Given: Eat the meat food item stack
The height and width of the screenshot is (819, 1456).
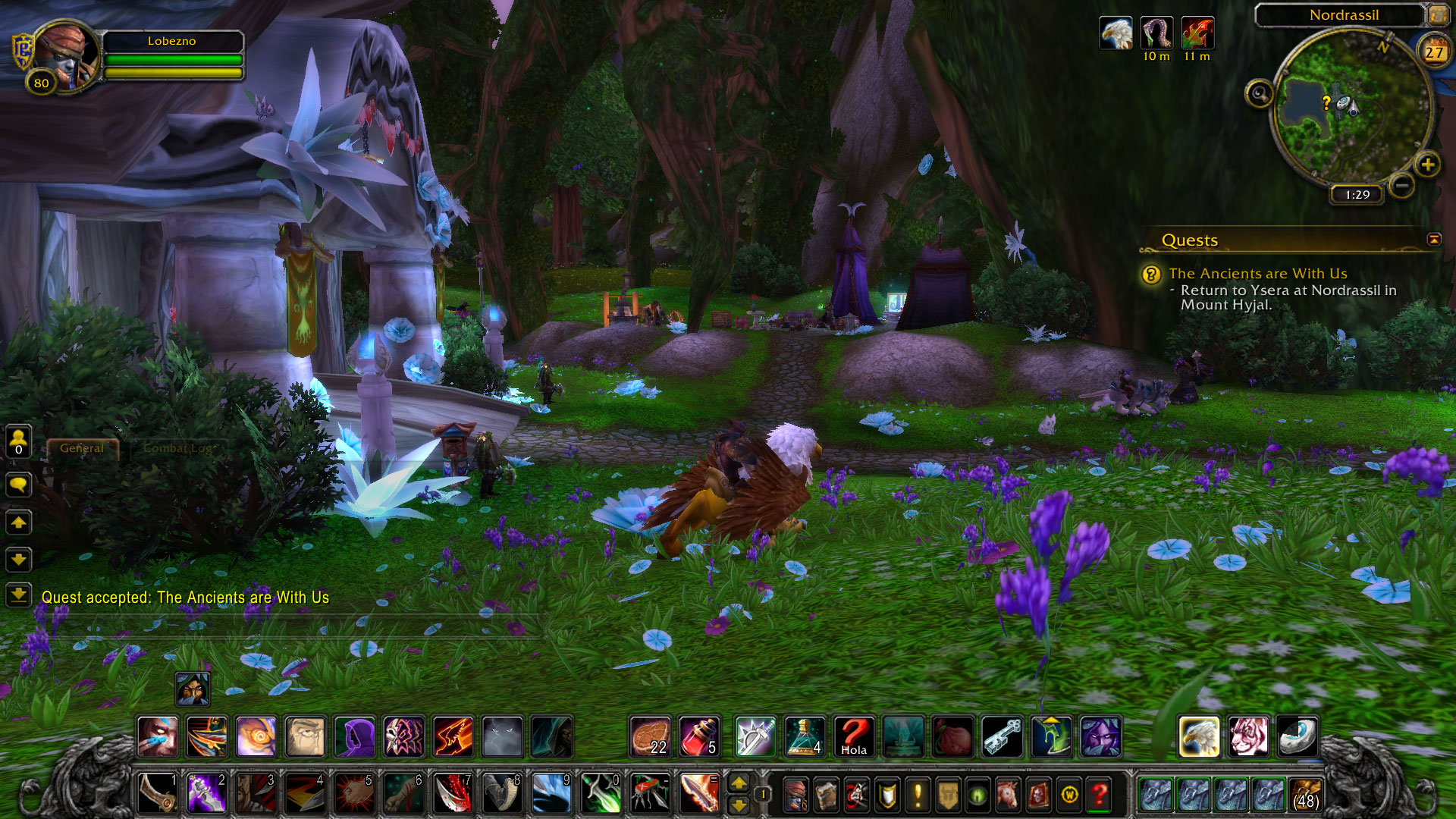Looking at the screenshot, I should (651, 737).
